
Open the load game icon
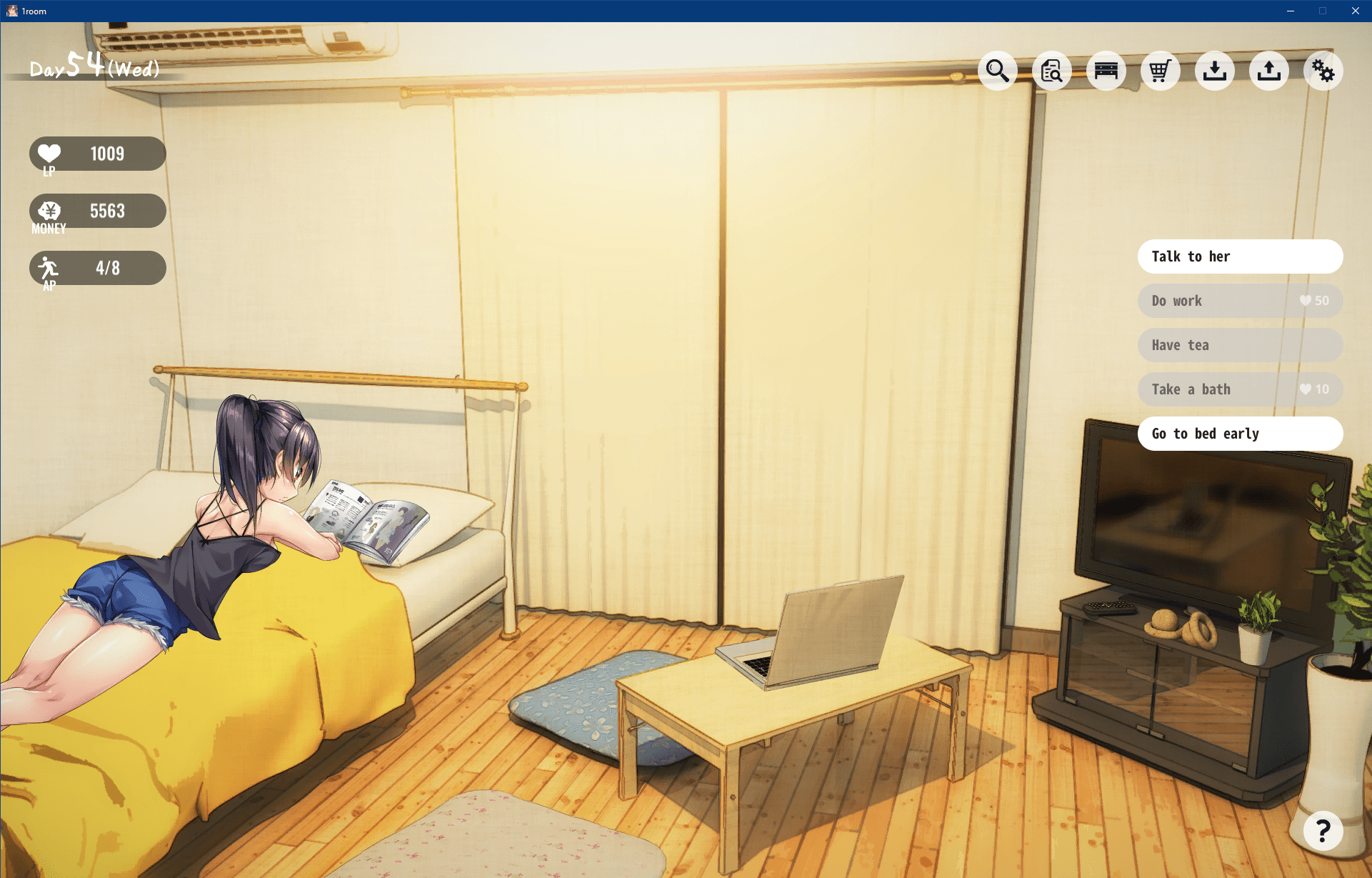coord(1215,71)
